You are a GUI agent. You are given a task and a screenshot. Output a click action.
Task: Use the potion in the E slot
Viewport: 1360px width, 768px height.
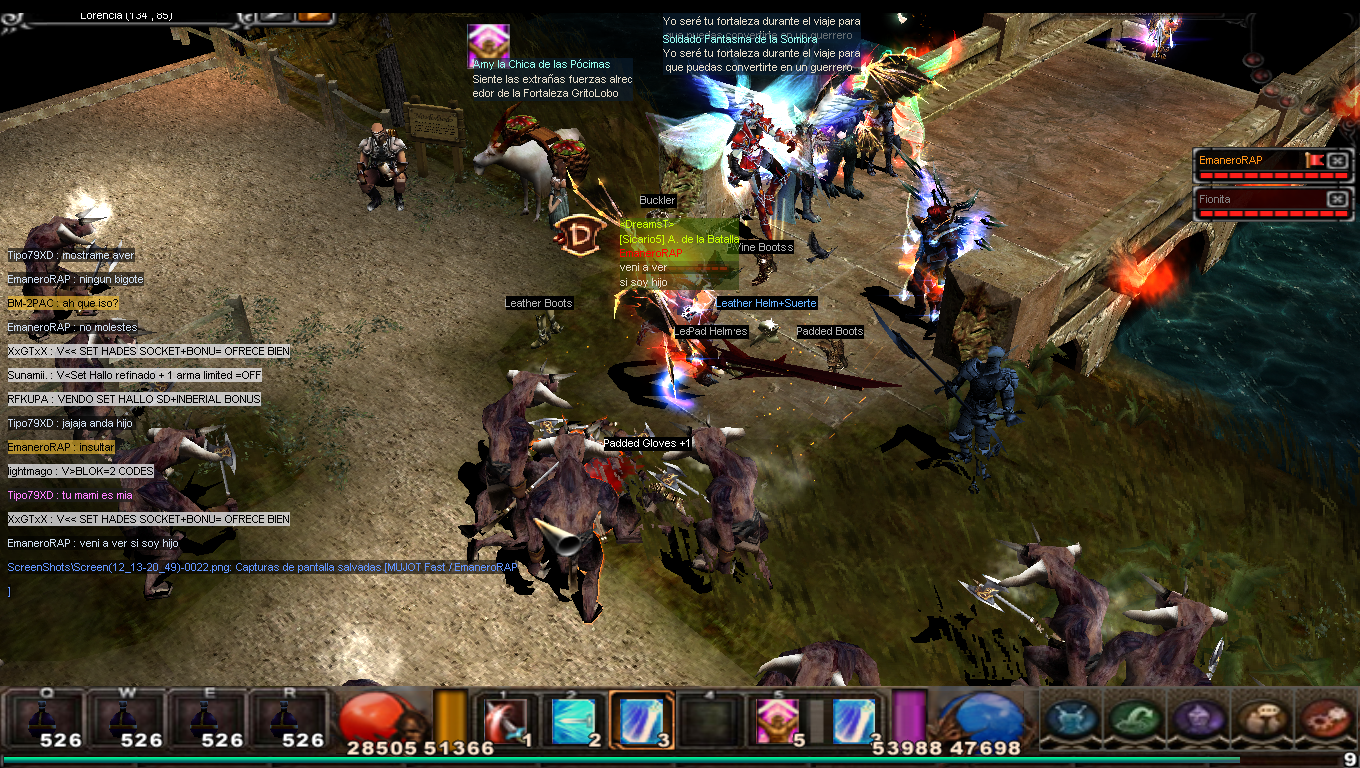(208, 719)
